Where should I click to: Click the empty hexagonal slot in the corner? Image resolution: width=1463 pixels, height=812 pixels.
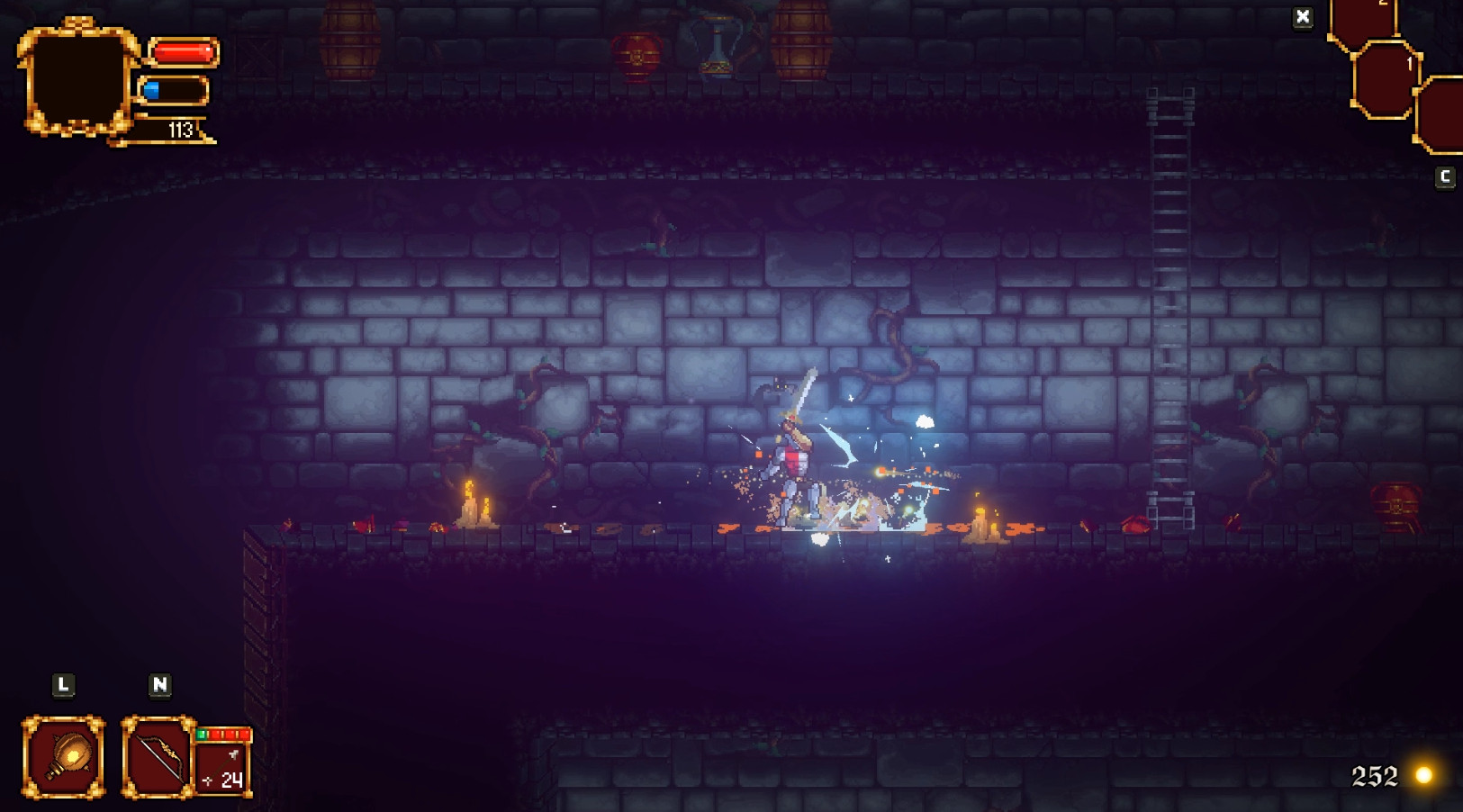[1445, 115]
